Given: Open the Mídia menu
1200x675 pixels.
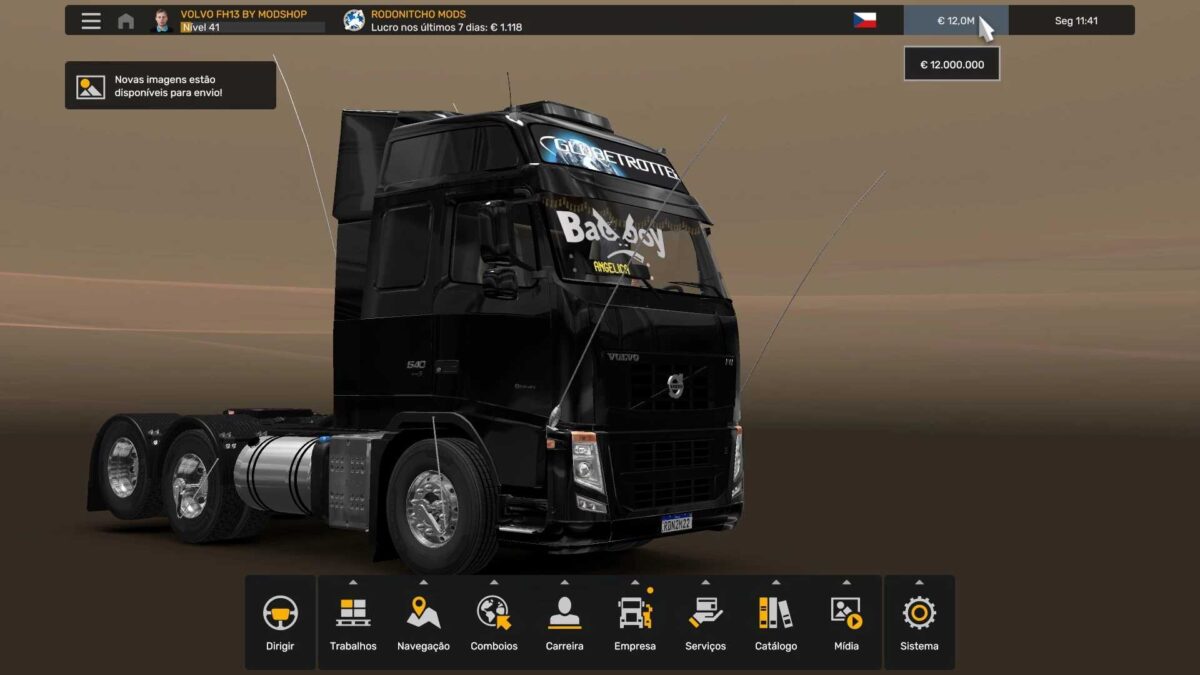Looking at the screenshot, I should 846,622.
